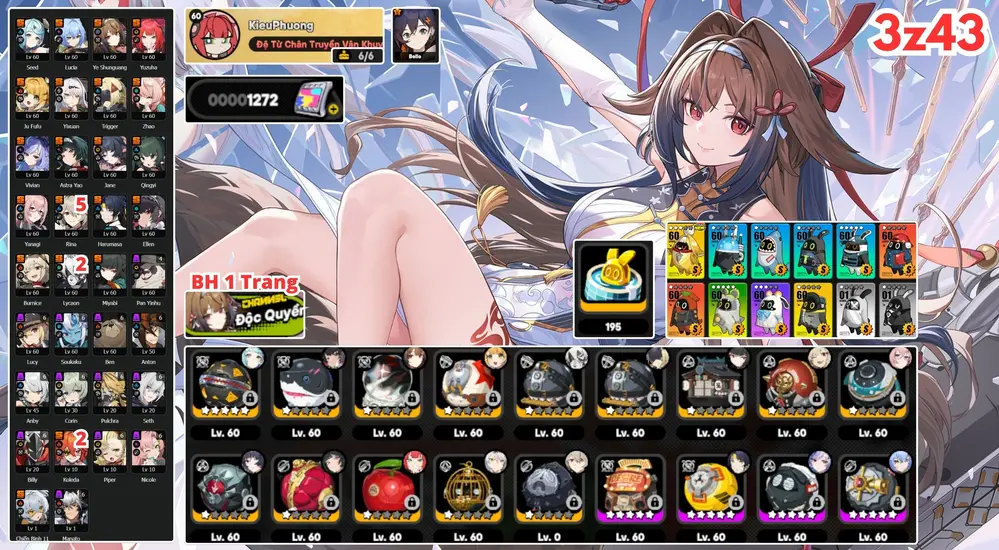This screenshot has width=999, height=550.
Task: Open Nicole's character portrait
Action: click(148, 450)
